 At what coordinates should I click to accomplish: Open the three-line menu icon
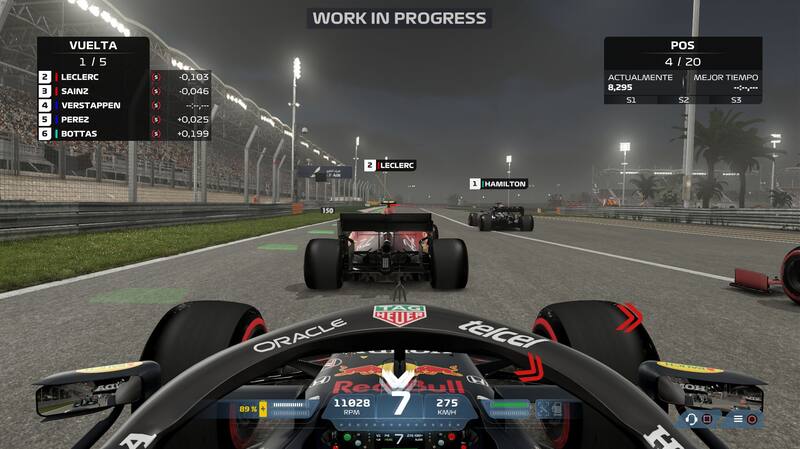tap(737, 419)
